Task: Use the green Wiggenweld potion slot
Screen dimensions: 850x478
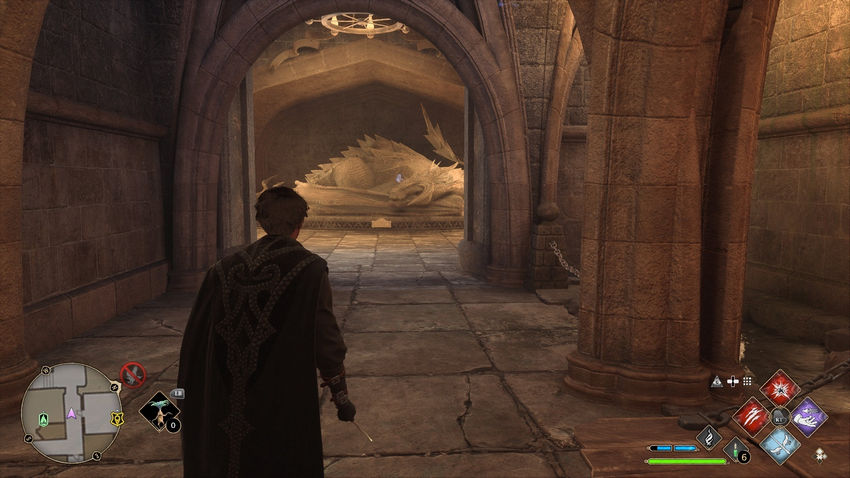Action: coord(736,449)
